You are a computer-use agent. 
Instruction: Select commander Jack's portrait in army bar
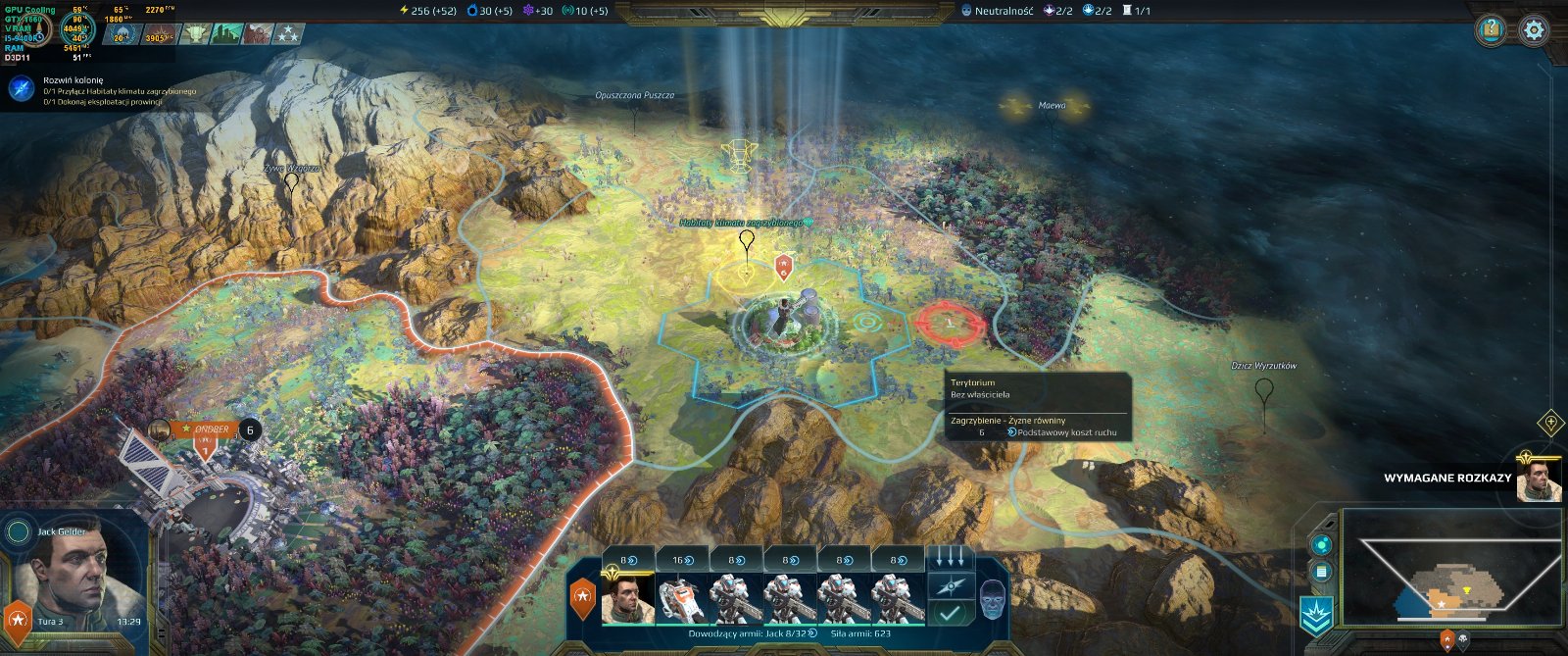click(x=627, y=597)
